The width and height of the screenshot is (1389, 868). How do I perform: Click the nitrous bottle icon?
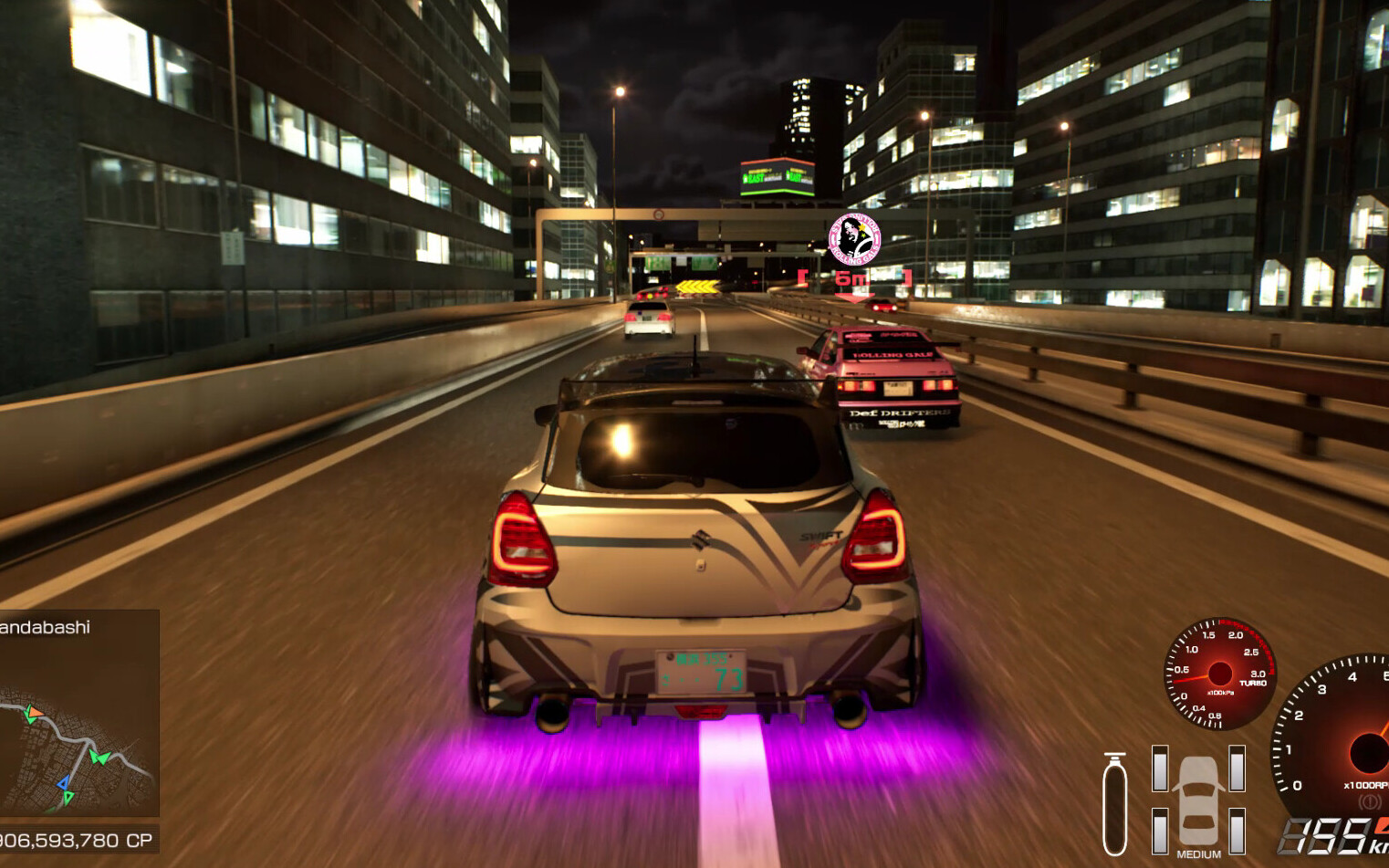(1114, 804)
